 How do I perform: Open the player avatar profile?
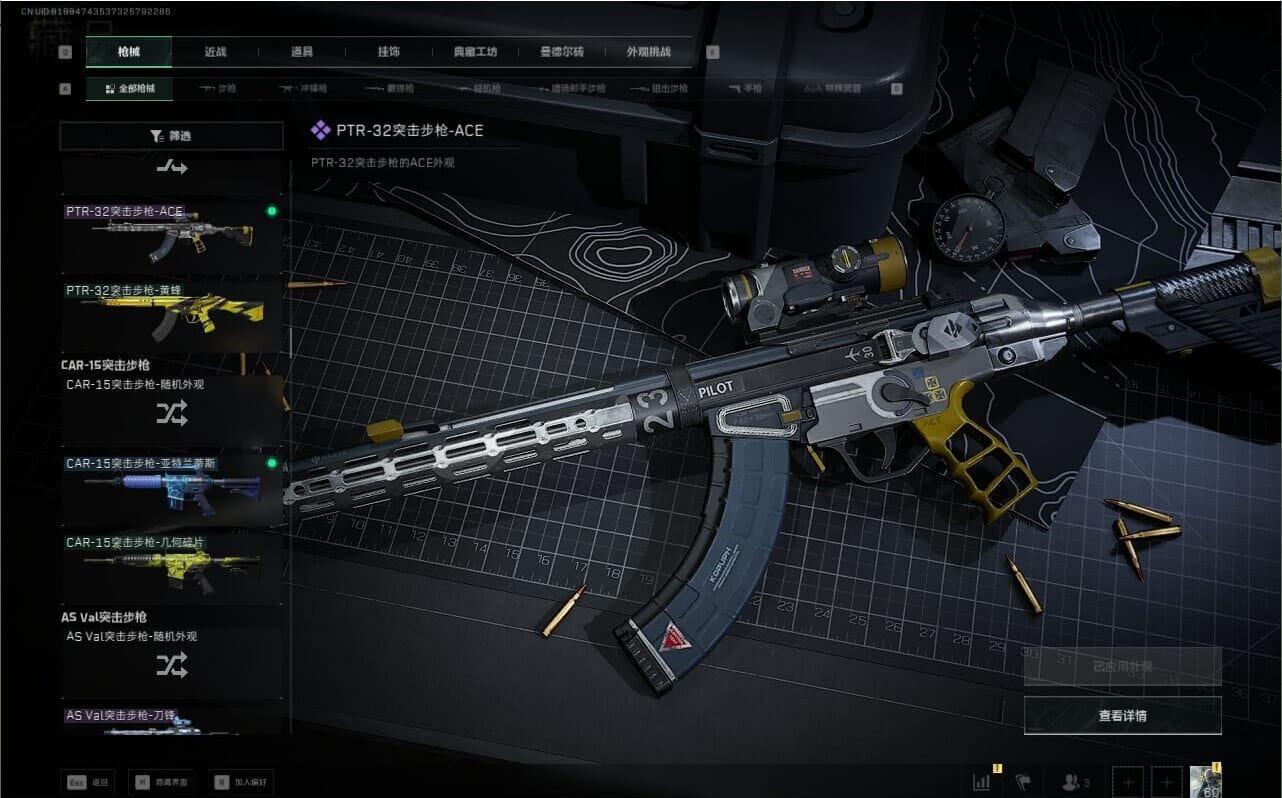click(1203, 781)
